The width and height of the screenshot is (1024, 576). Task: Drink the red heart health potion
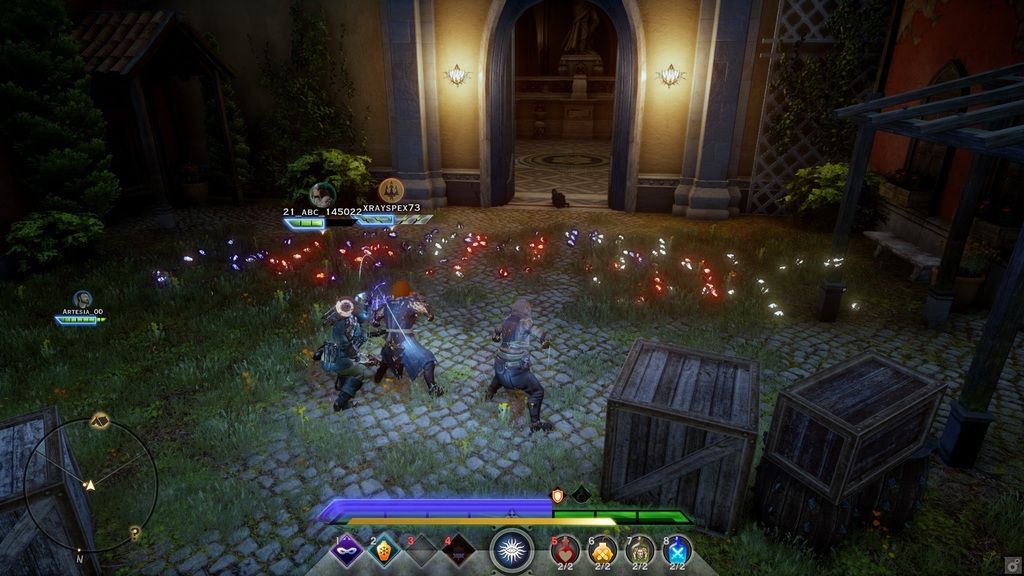pyautogui.click(x=566, y=550)
